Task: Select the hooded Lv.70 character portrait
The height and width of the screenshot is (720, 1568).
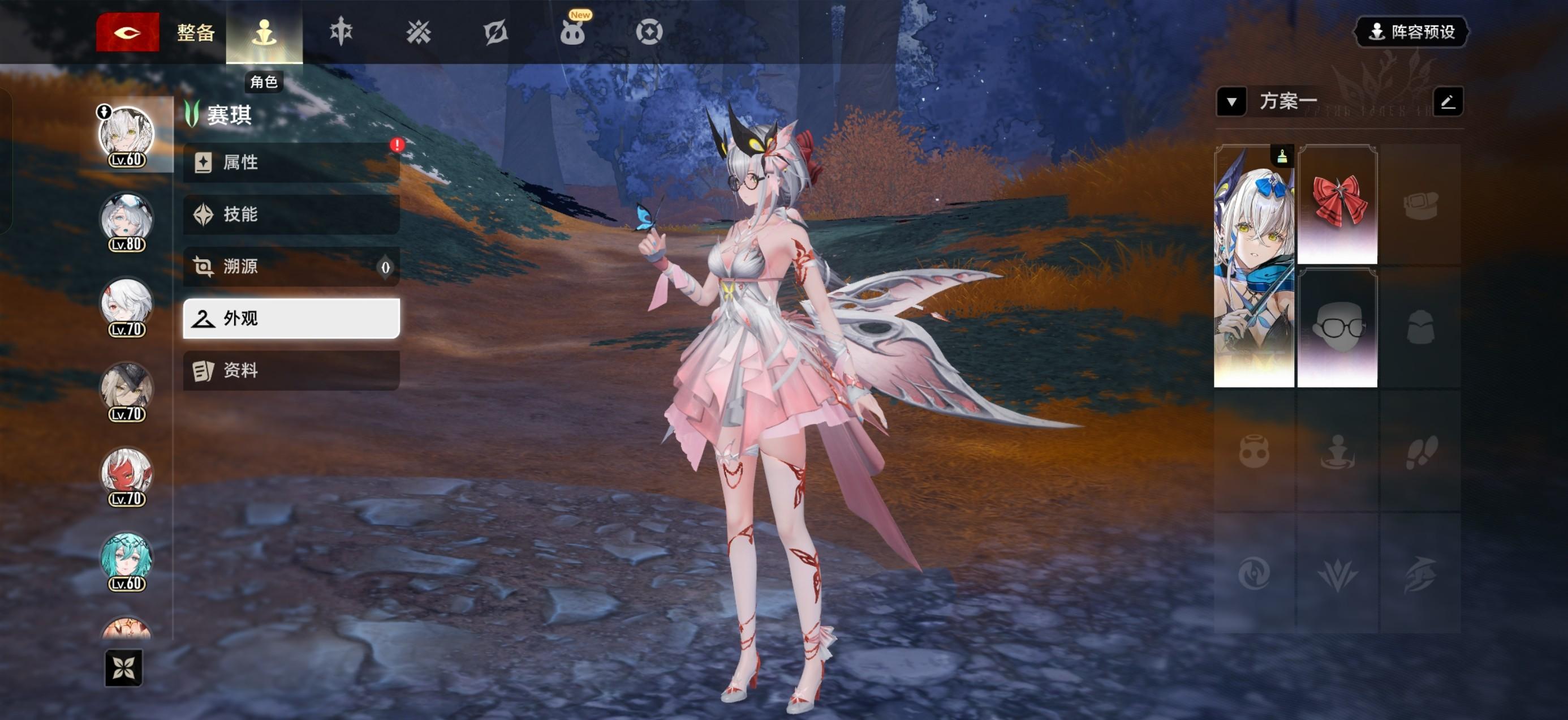Action: coord(127,388)
